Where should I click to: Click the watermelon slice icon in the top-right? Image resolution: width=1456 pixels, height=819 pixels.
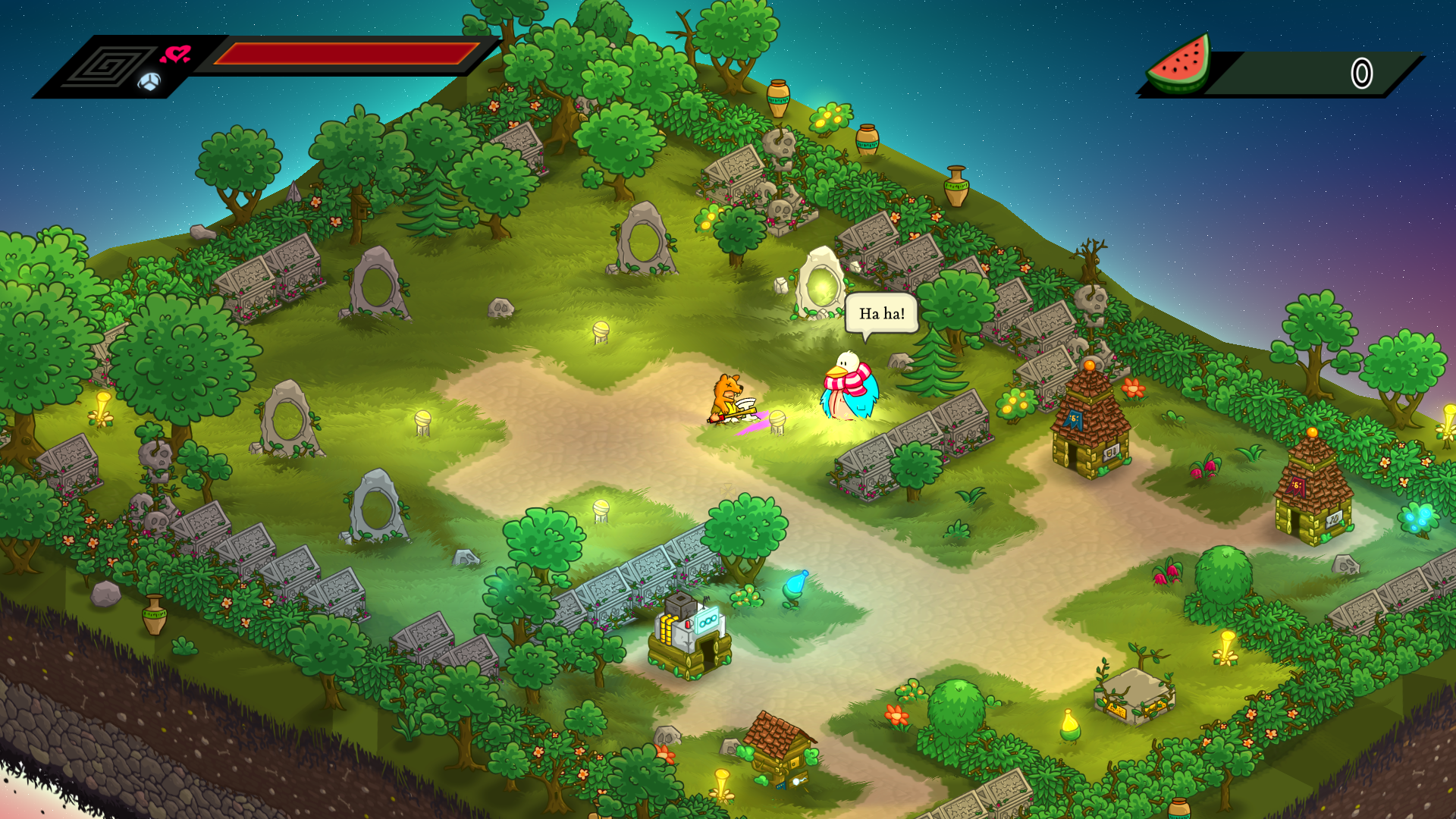pyautogui.click(x=1179, y=65)
